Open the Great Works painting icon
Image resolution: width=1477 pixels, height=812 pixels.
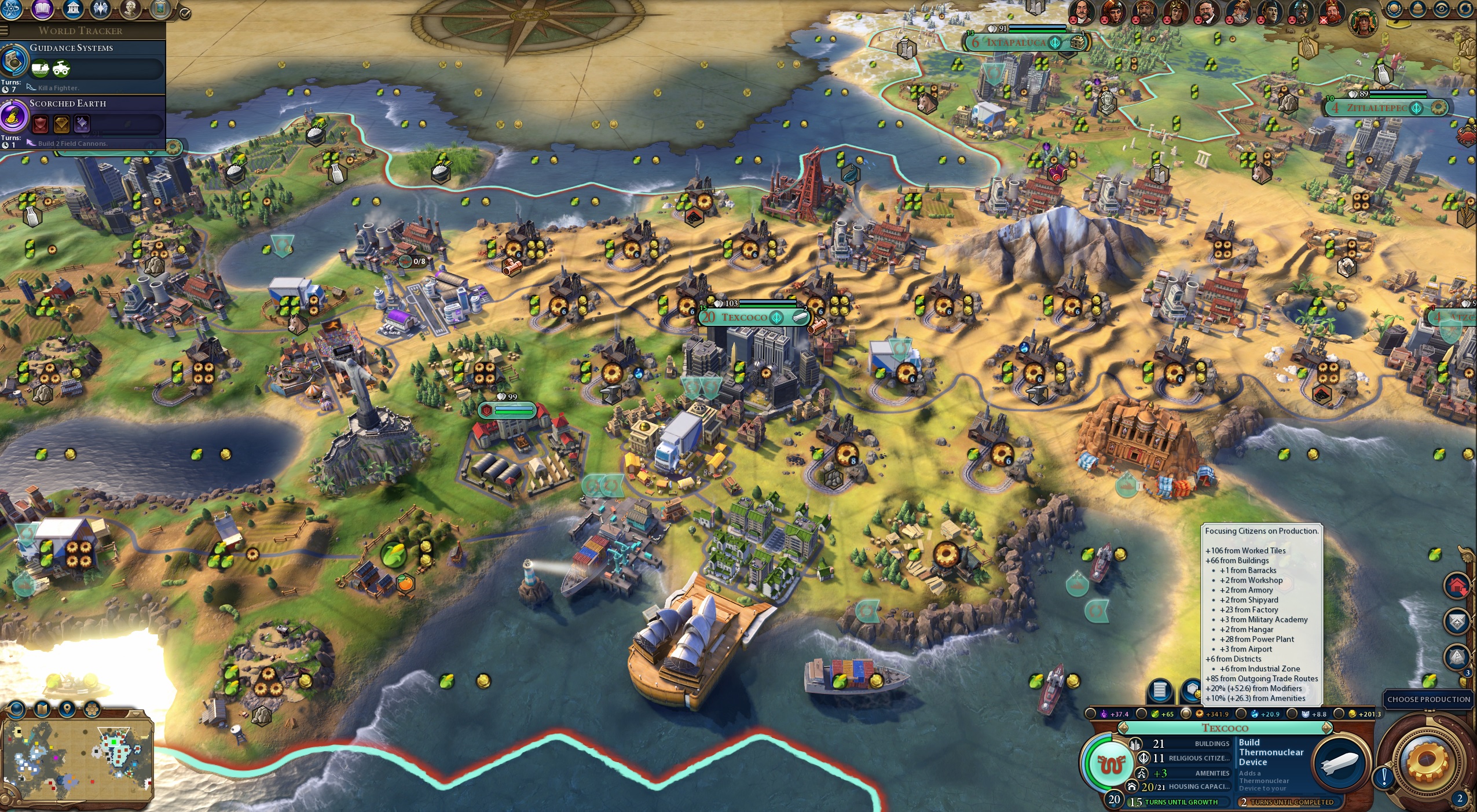tap(160, 8)
